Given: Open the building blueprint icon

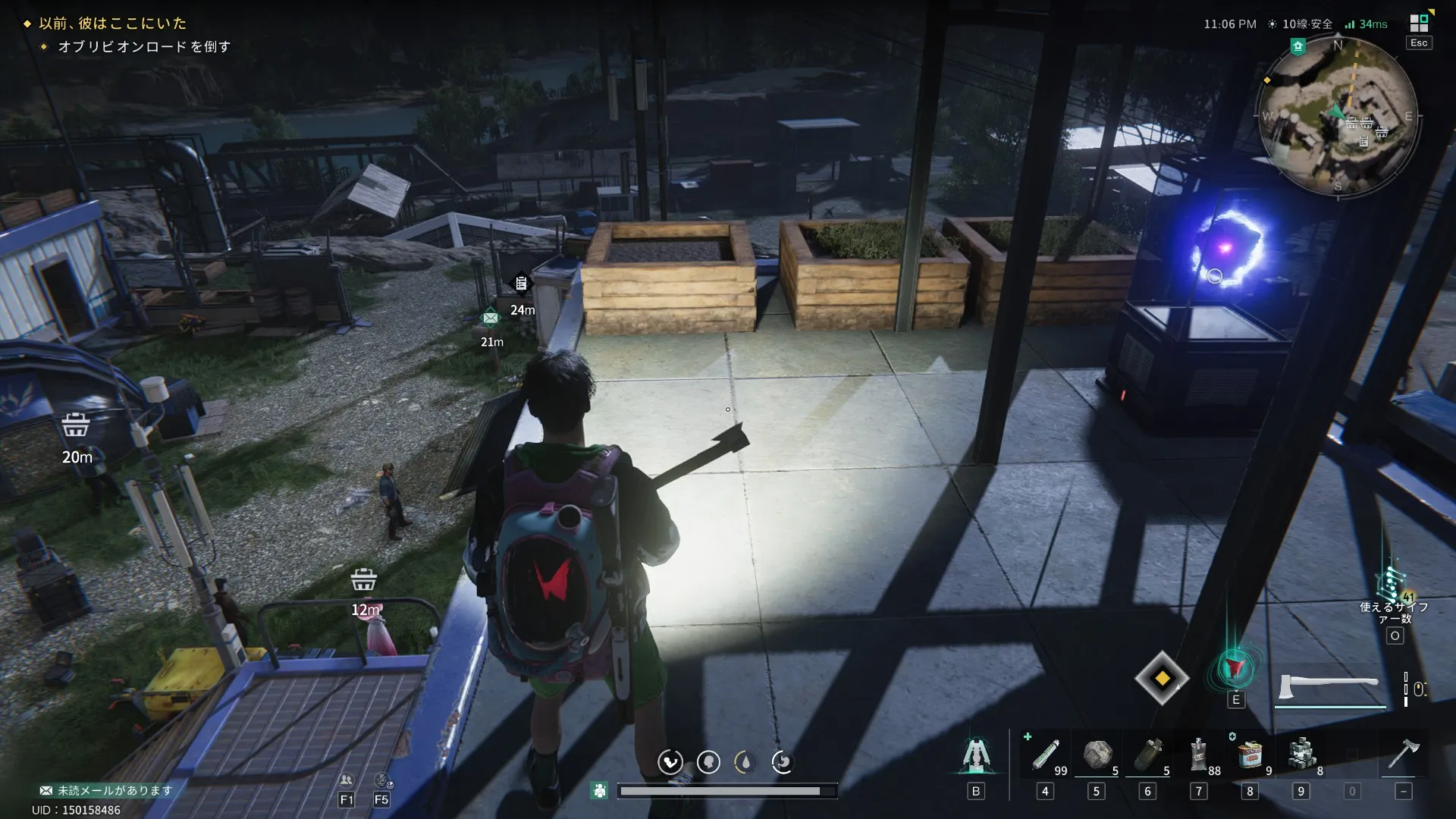Looking at the screenshot, I should pos(976,755).
